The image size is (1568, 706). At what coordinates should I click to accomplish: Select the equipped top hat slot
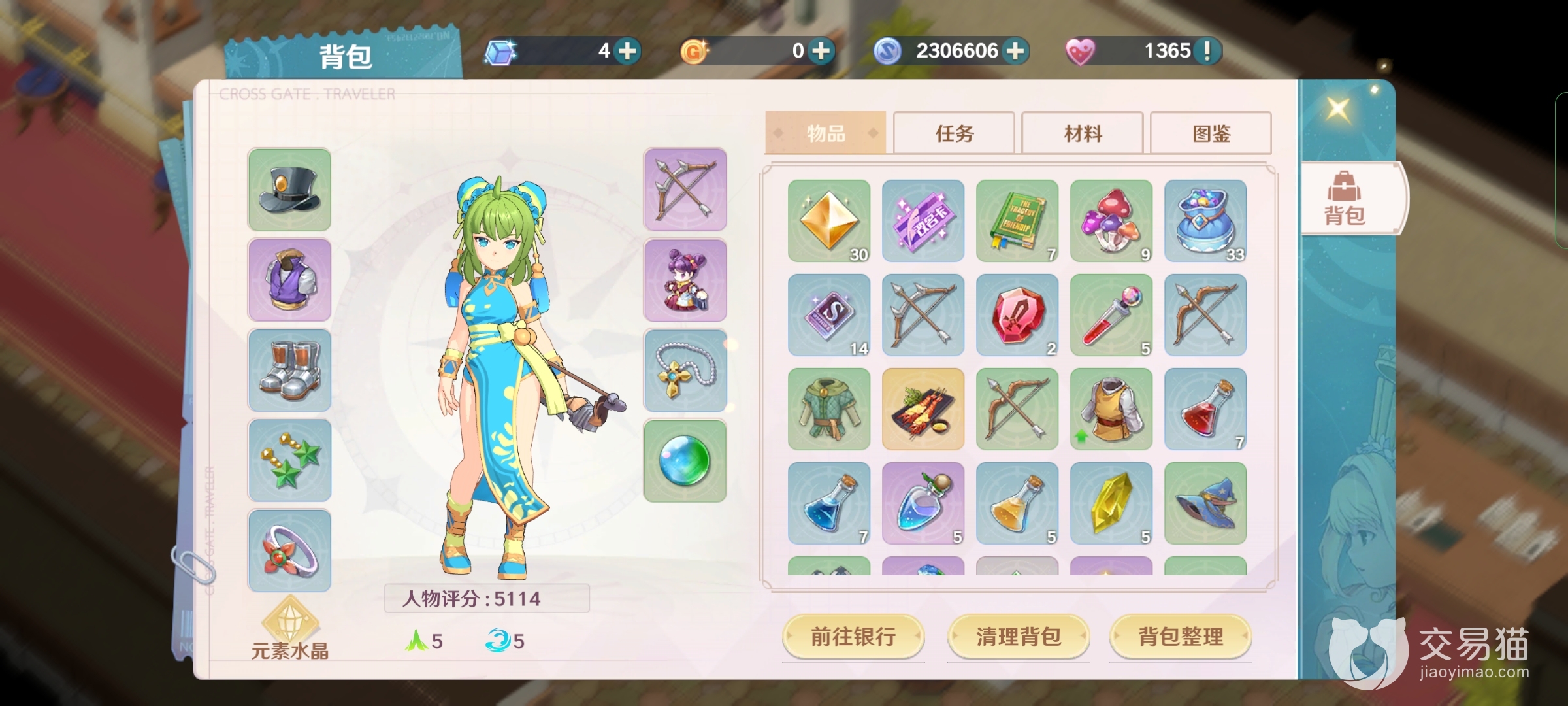tap(289, 190)
